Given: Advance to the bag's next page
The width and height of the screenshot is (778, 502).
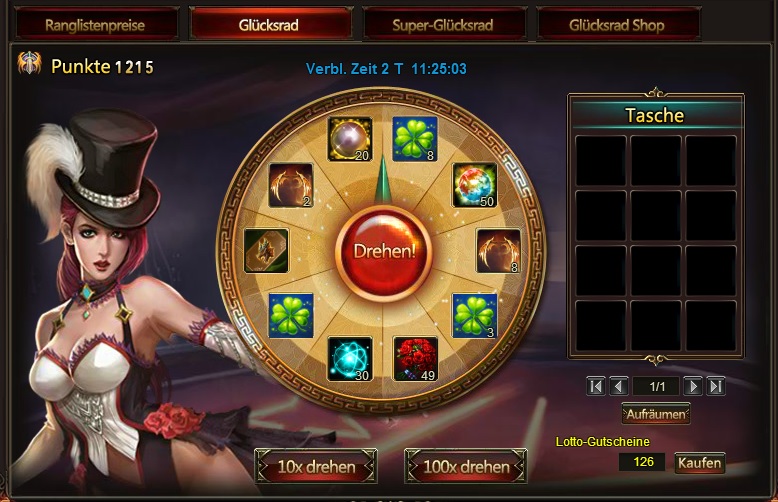Looking at the screenshot, I should pos(693,386).
